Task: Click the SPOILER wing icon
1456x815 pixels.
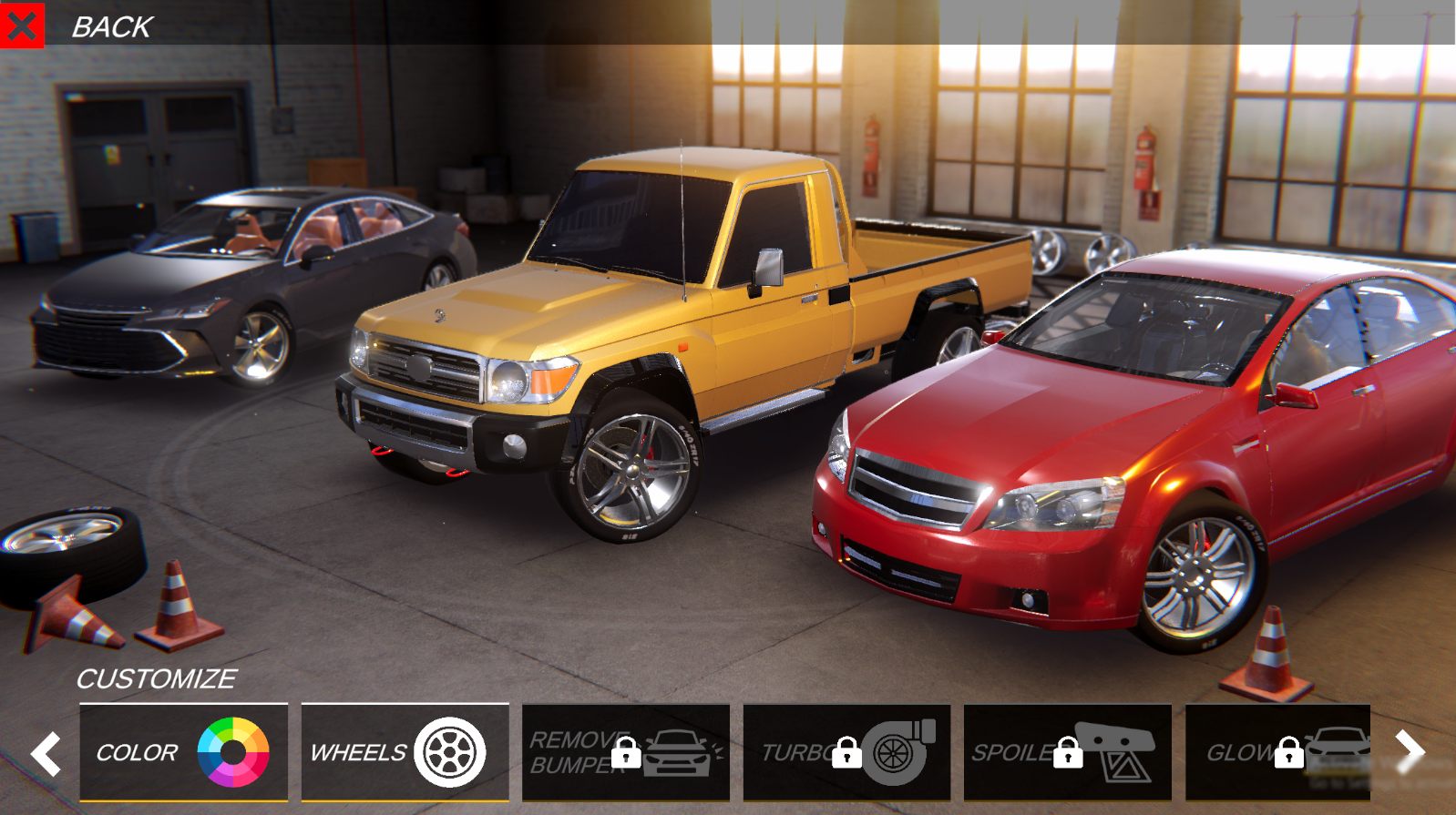Action: pyautogui.click(x=1119, y=749)
